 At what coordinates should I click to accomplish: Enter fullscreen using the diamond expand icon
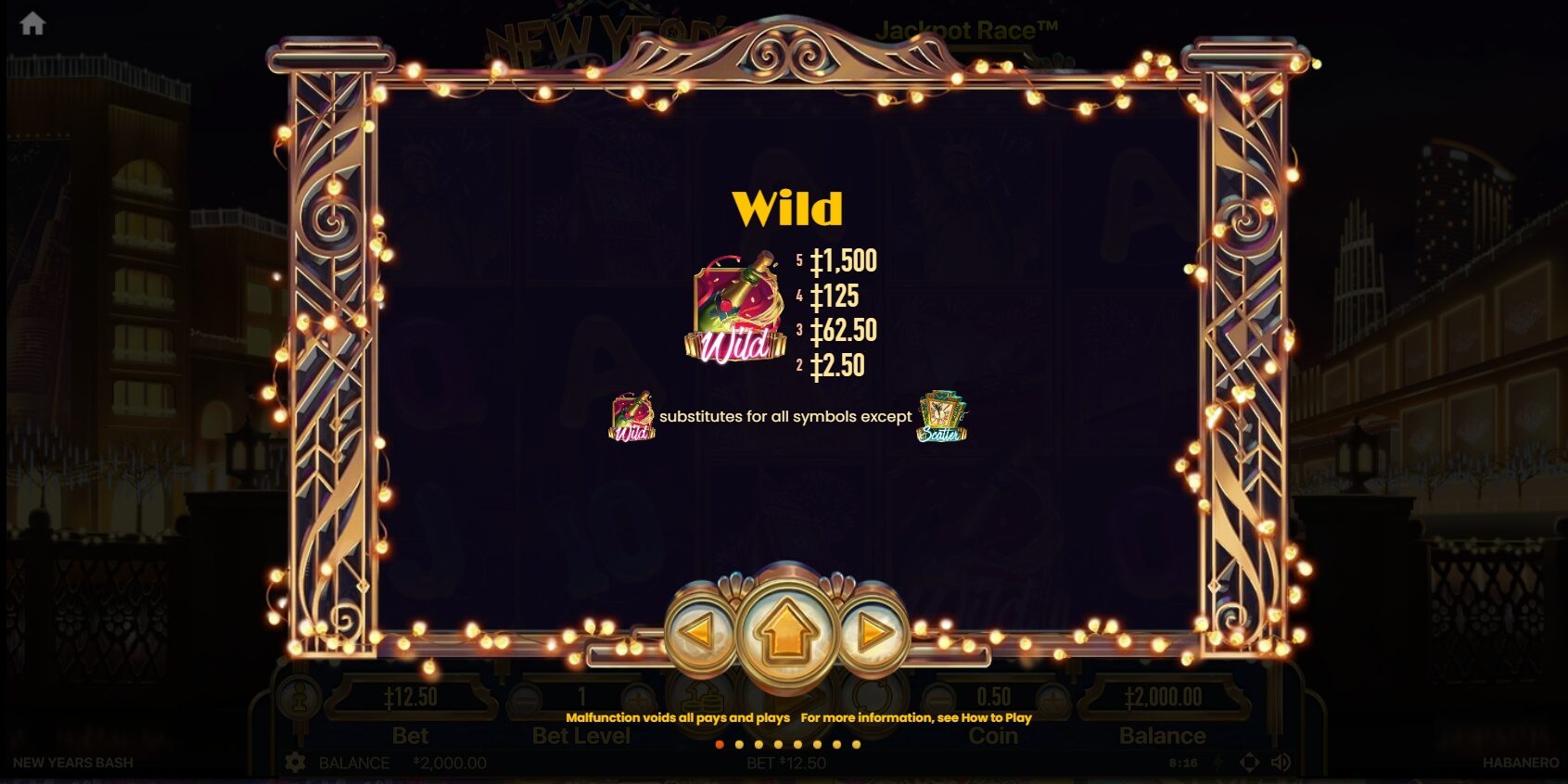tap(1249, 762)
